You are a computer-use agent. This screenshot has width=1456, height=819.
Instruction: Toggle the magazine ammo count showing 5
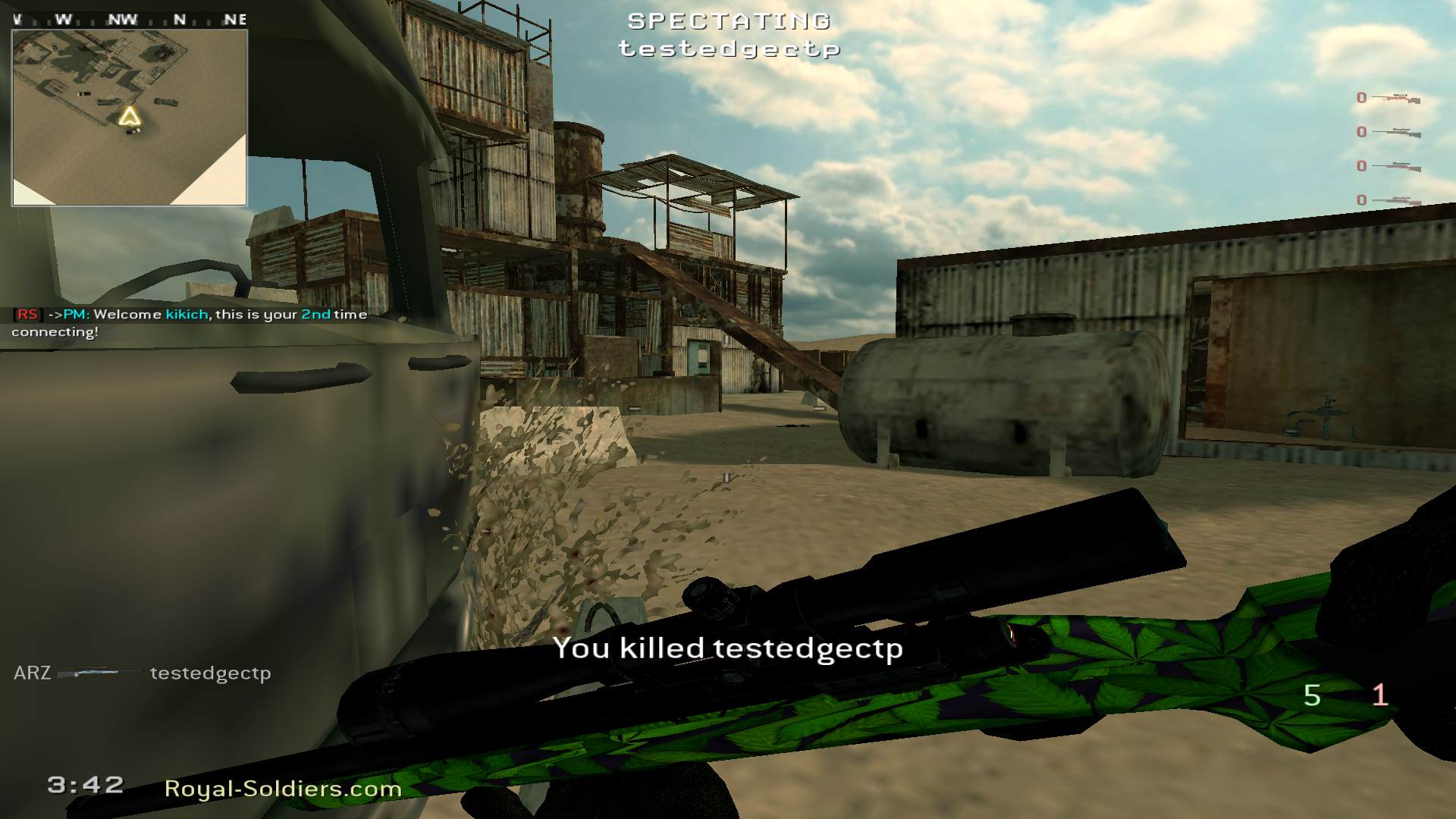(x=1311, y=695)
